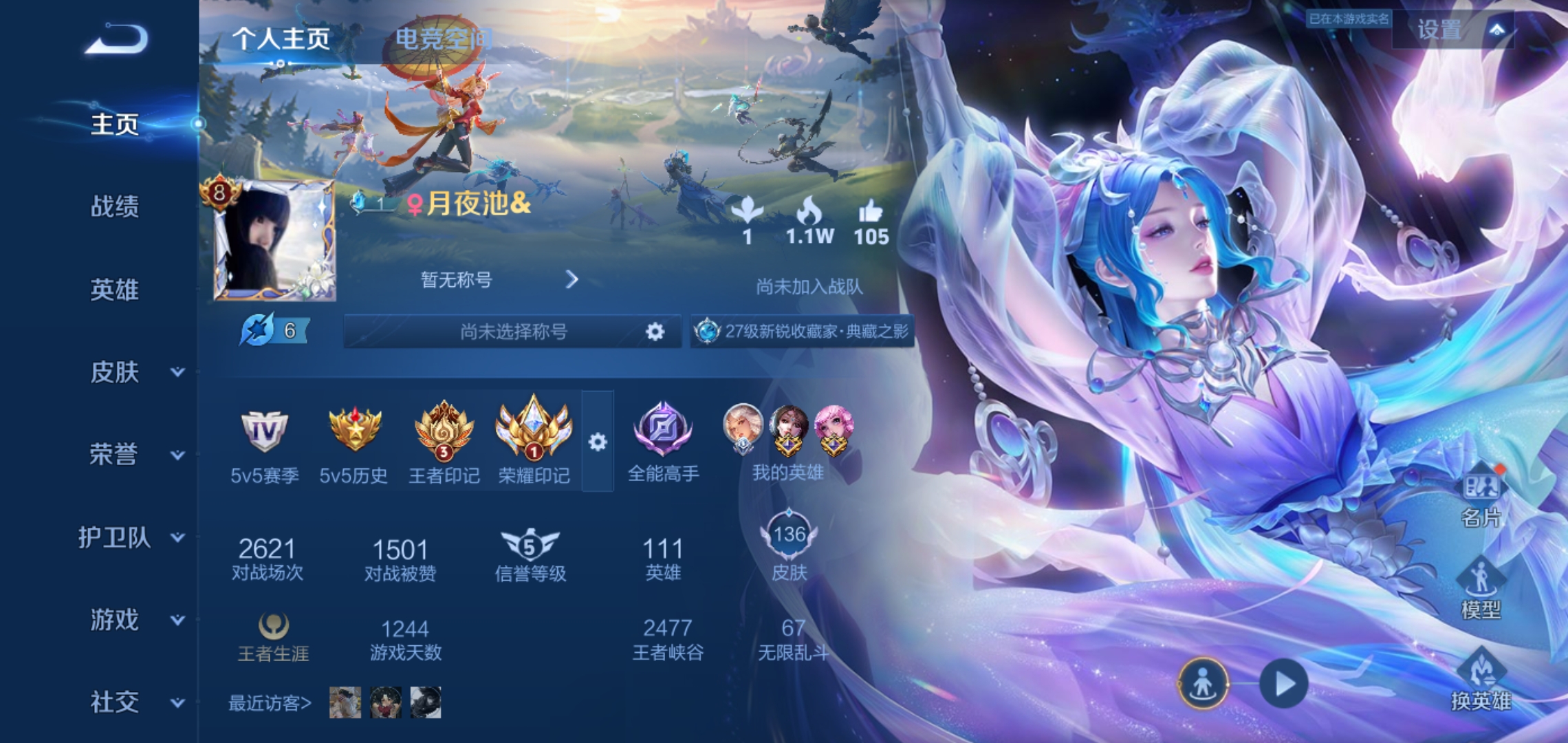Screen dimensions: 1568x743
Task: Open the 暂无称号 title selector
Action: (499, 280)
